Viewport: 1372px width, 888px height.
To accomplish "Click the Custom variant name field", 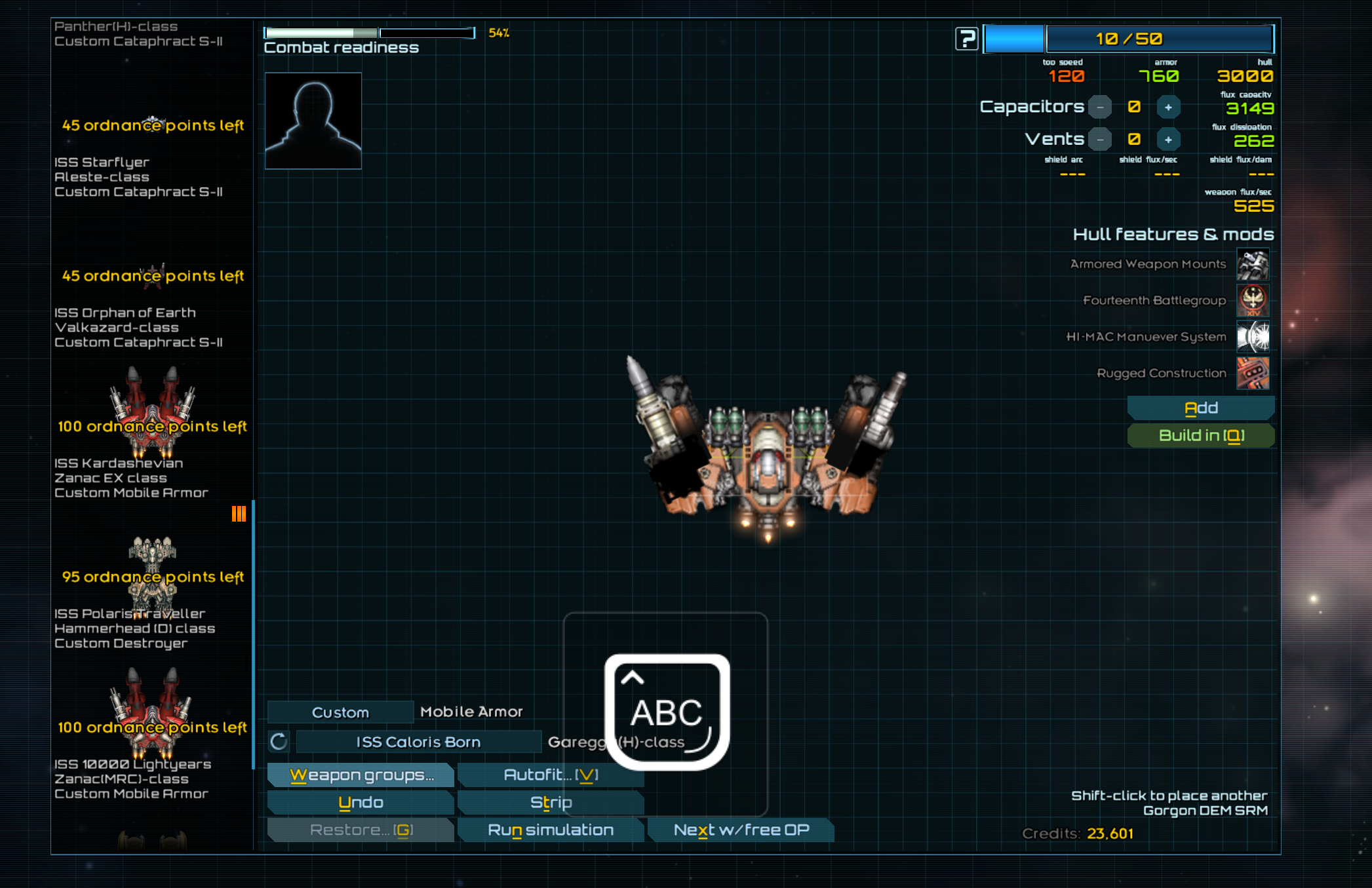I will coord(340,712).
